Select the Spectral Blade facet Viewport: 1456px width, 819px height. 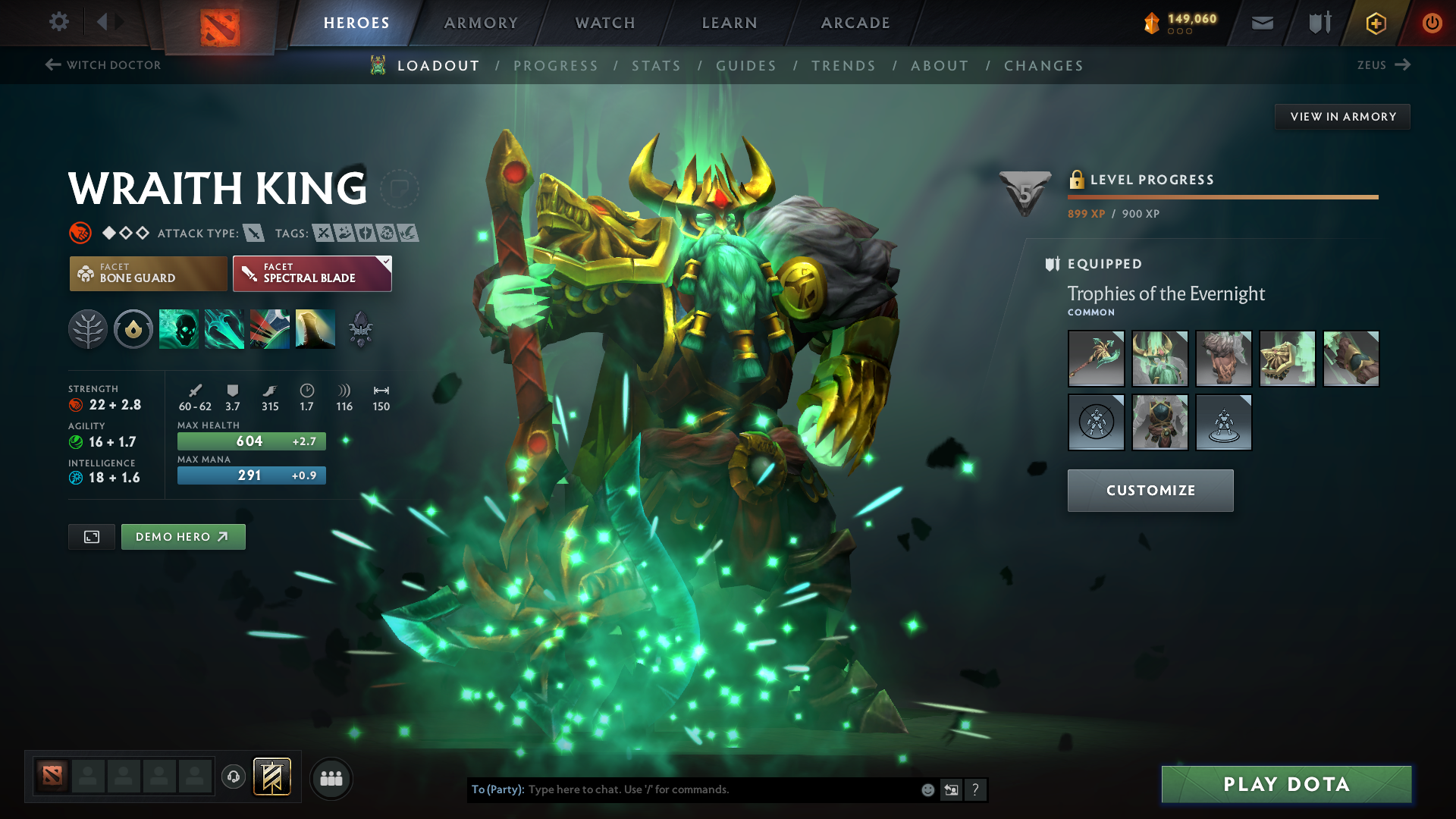click(x=311, y=273)
